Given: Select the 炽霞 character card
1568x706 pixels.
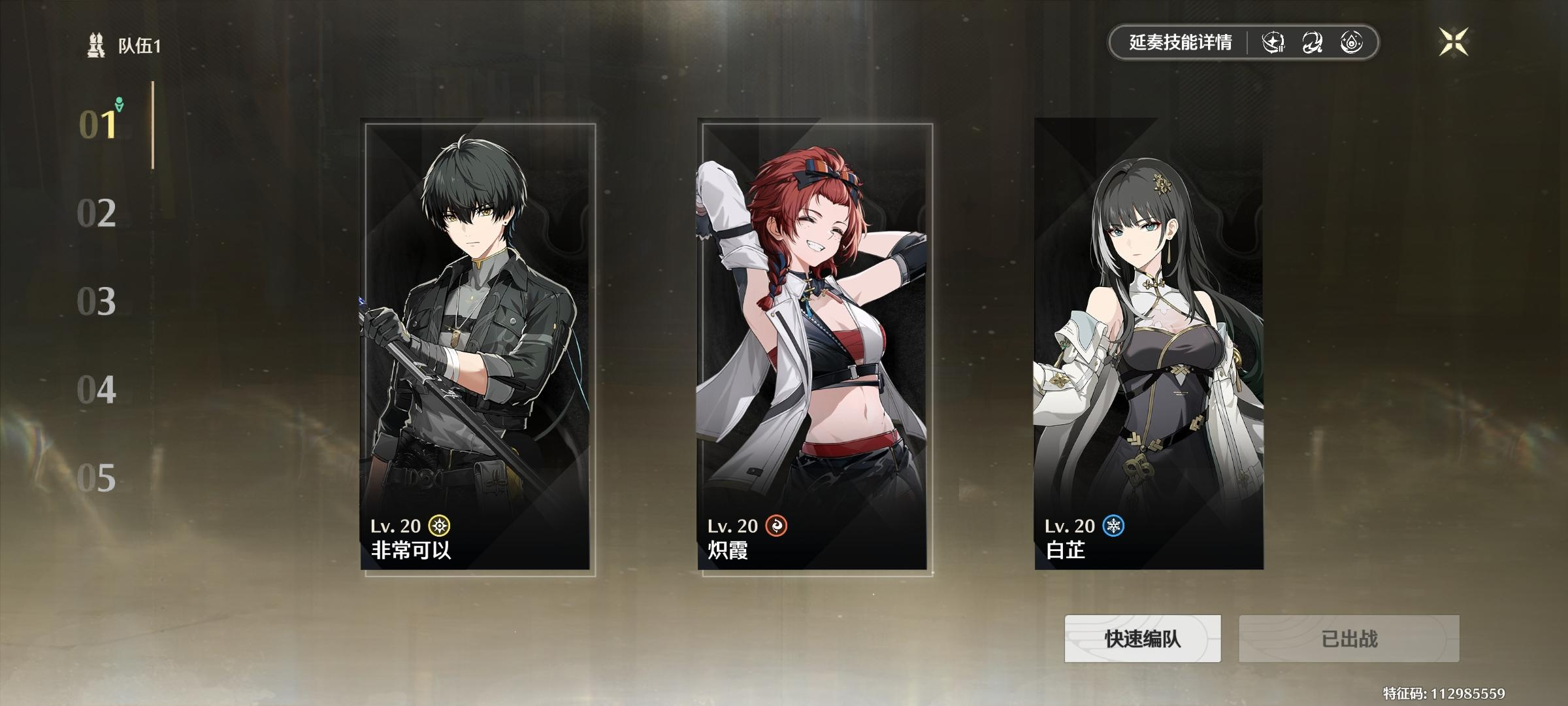Looking at the screenshot, I should [x=815, y=346].
